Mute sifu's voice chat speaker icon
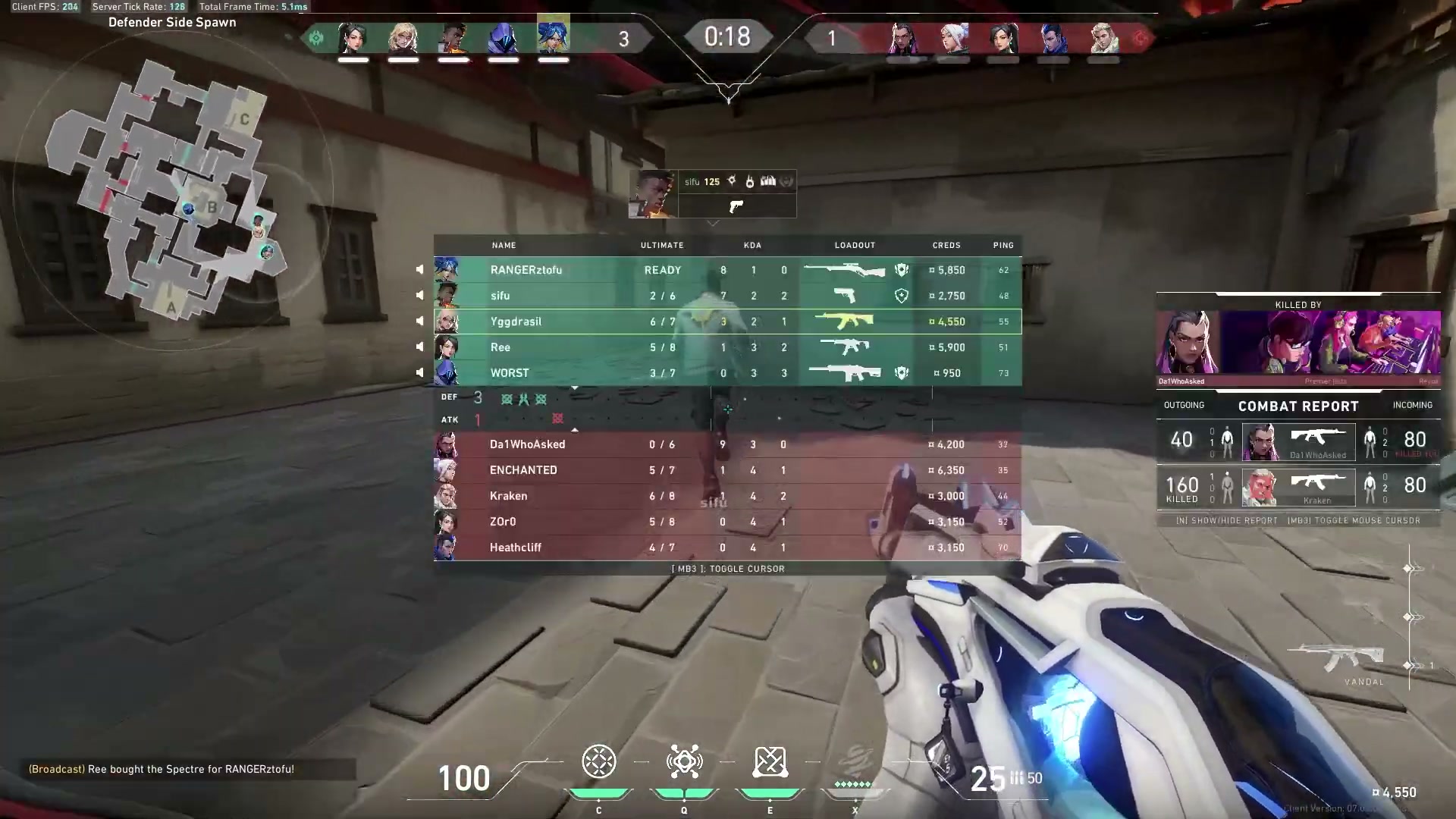 coord(421,296)
